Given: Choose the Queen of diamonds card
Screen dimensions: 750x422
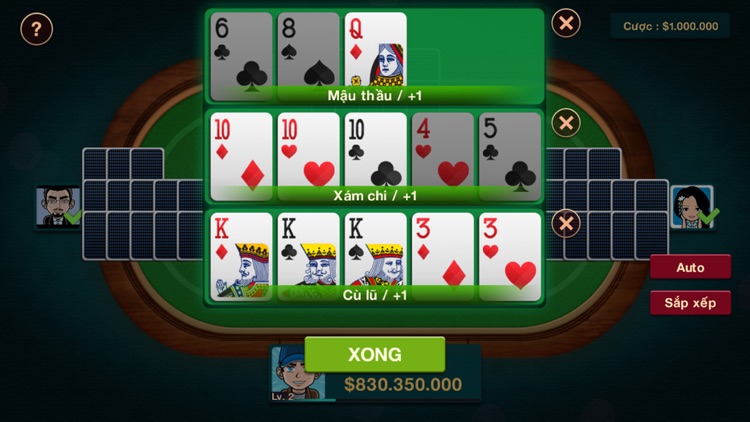Looking at the screenshot, I should click(x=375, y=50).
